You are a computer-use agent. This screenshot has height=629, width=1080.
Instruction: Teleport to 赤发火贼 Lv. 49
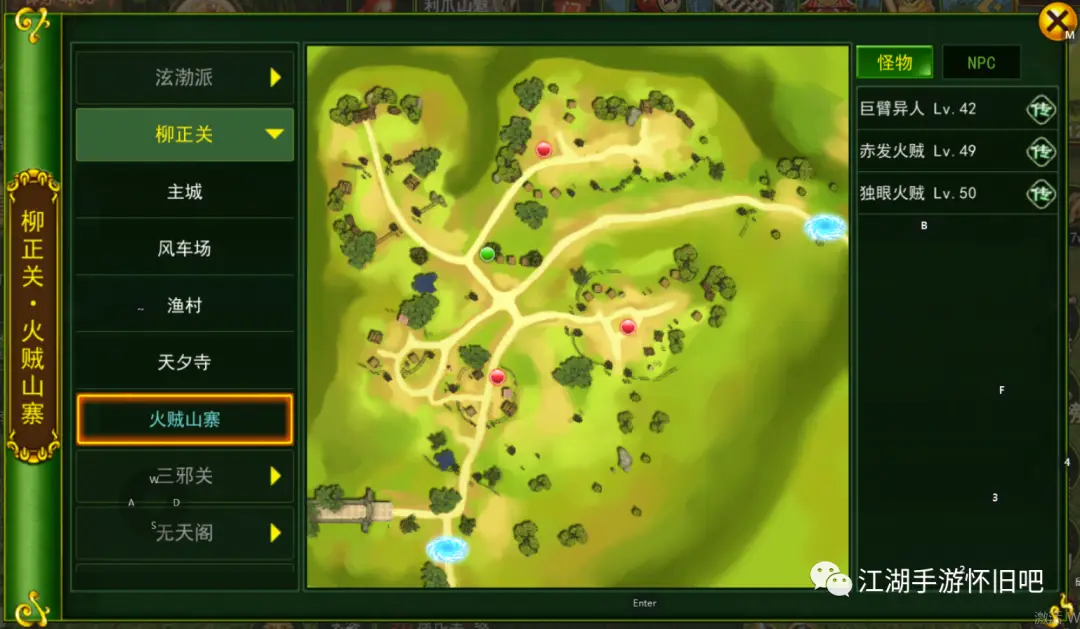pos(1041,151)
